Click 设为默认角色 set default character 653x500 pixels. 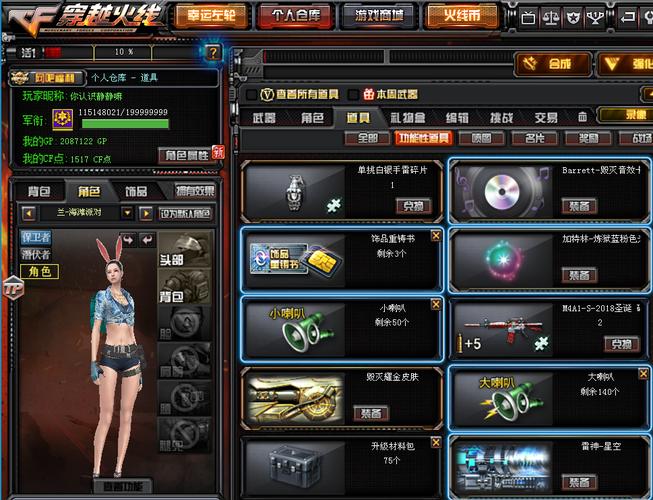click(x=186, y=212)
